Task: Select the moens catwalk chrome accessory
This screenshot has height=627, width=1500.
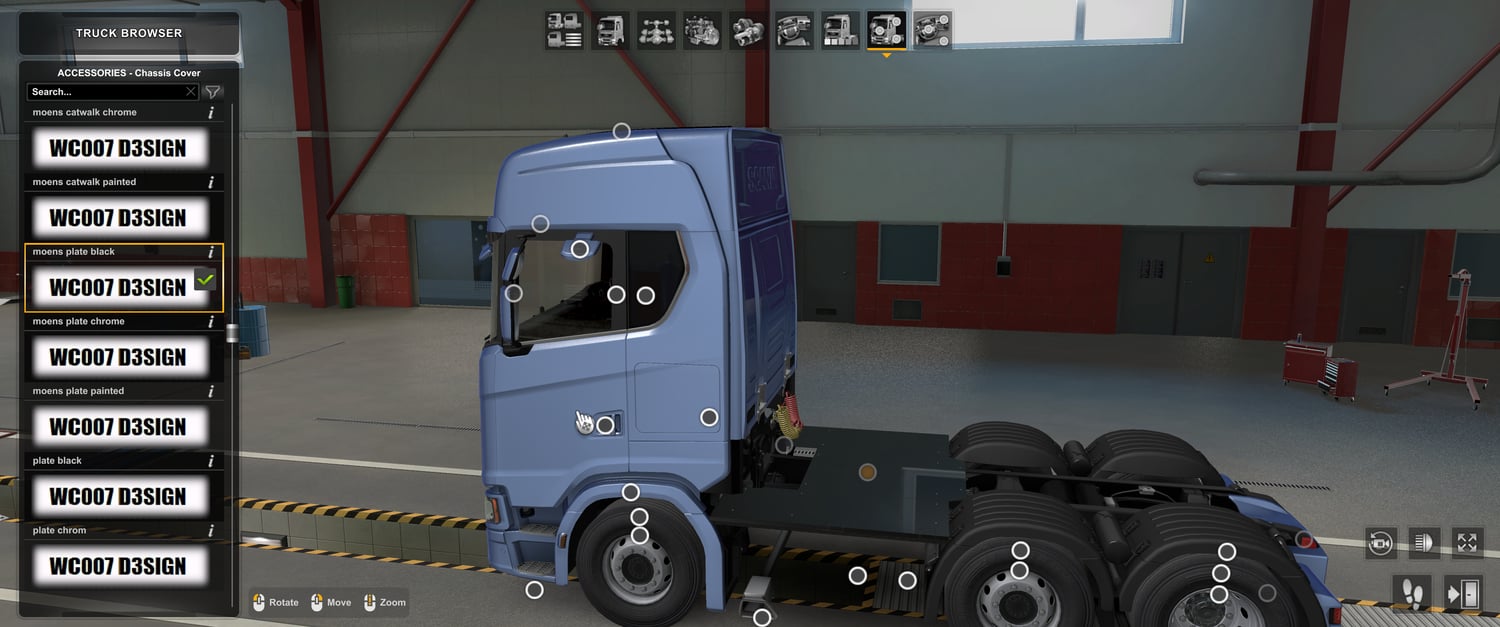Action: coord(119,149)
